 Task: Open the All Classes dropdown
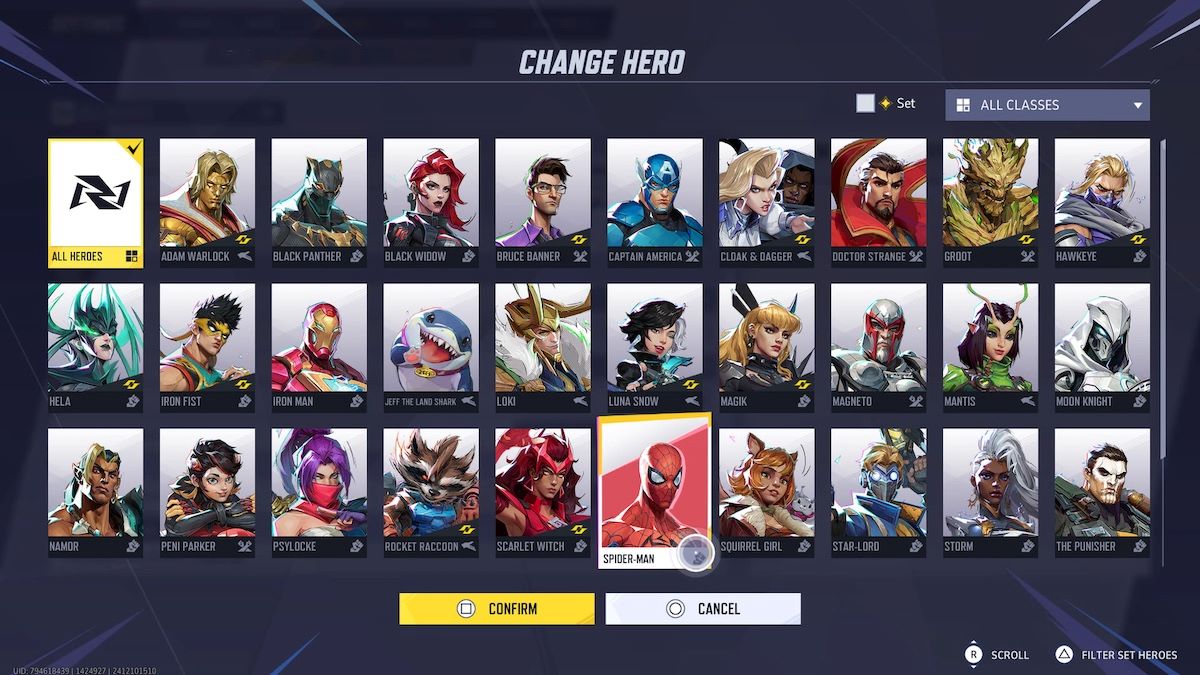tap(1046, 105)
